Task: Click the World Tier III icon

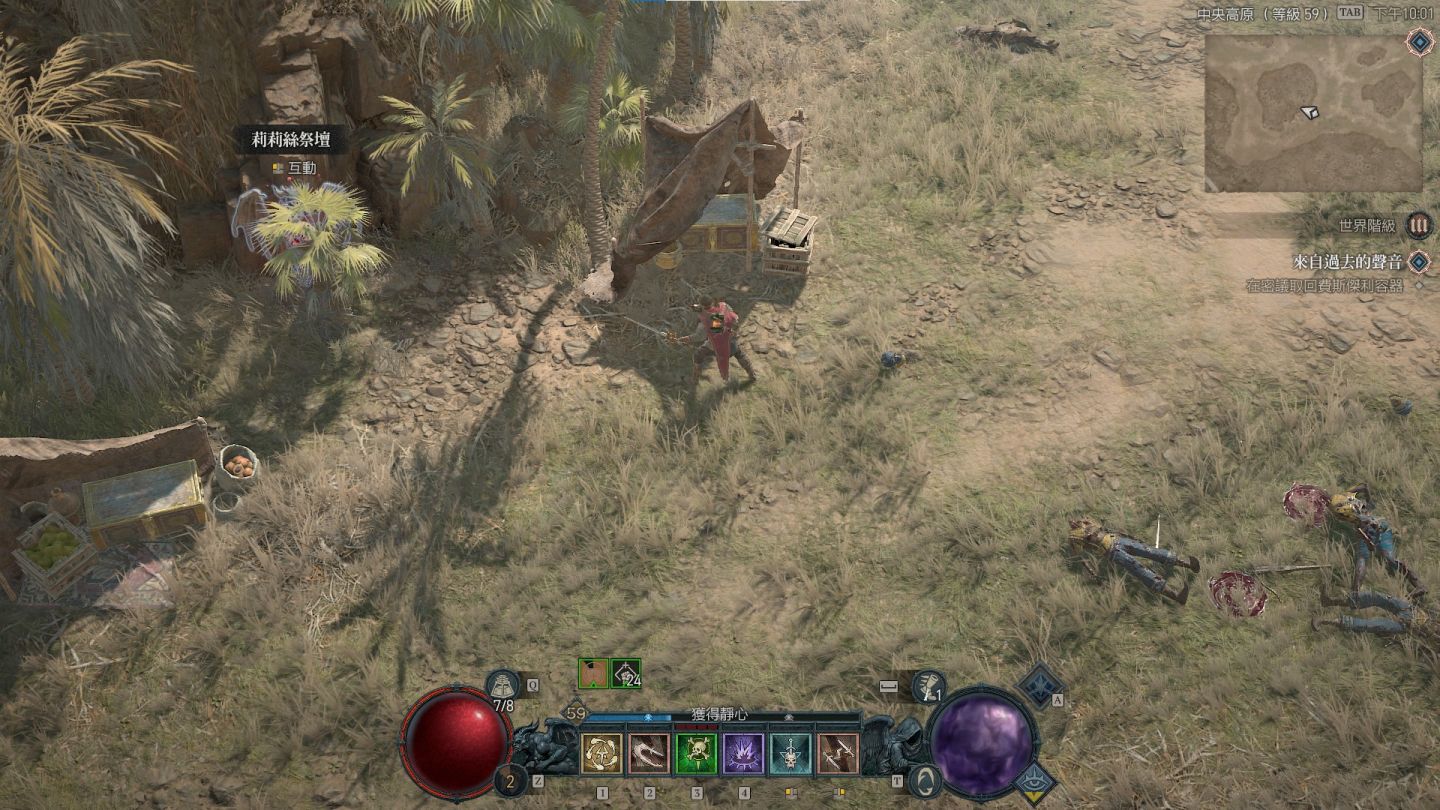Action: [x=1418, y=225]
